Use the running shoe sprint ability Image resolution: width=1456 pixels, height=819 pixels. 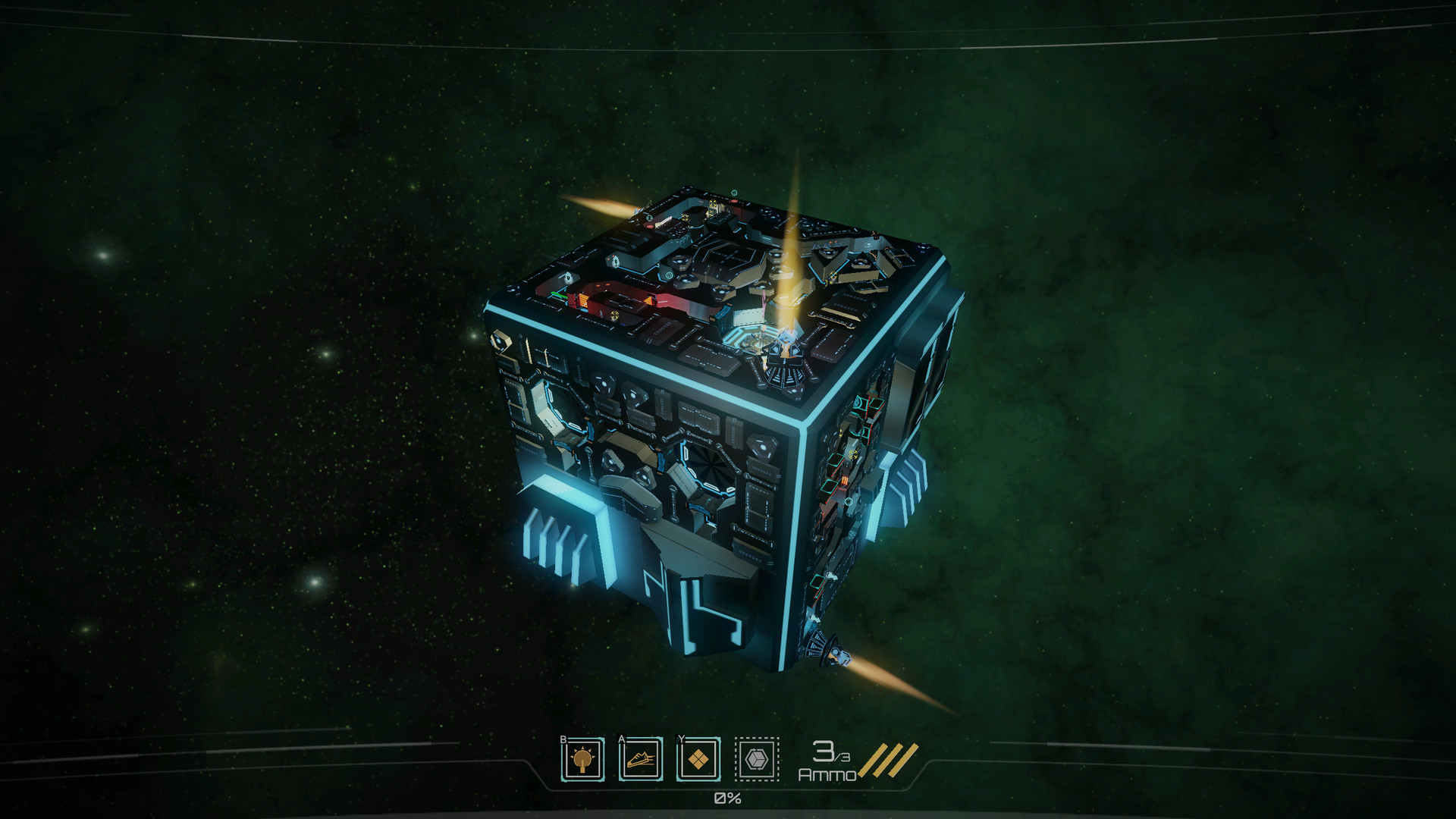click(x=640, y=759)
